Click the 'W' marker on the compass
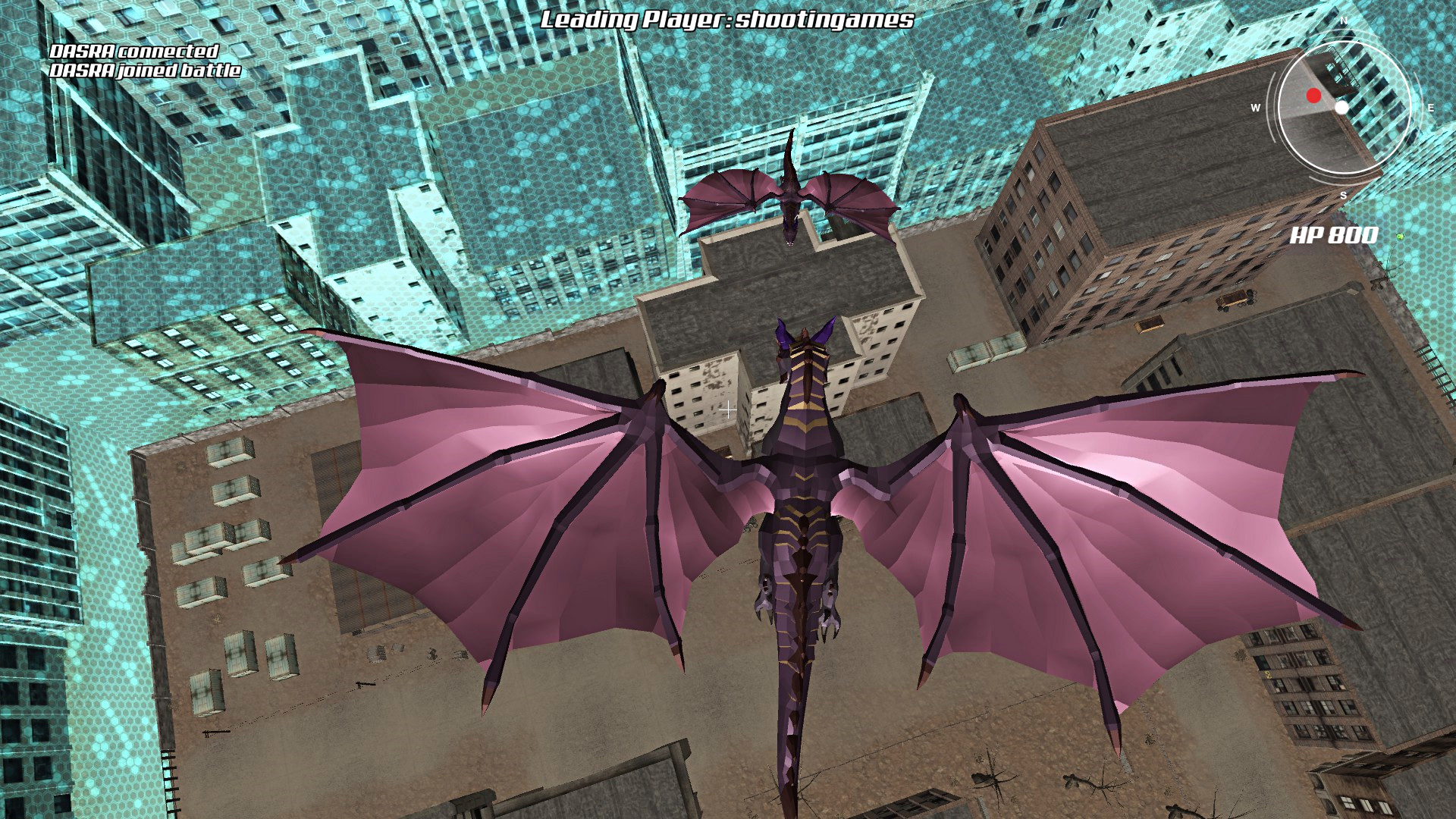Image resolution: width=1456 pixels, height=819 pixels. (1255, 108)
